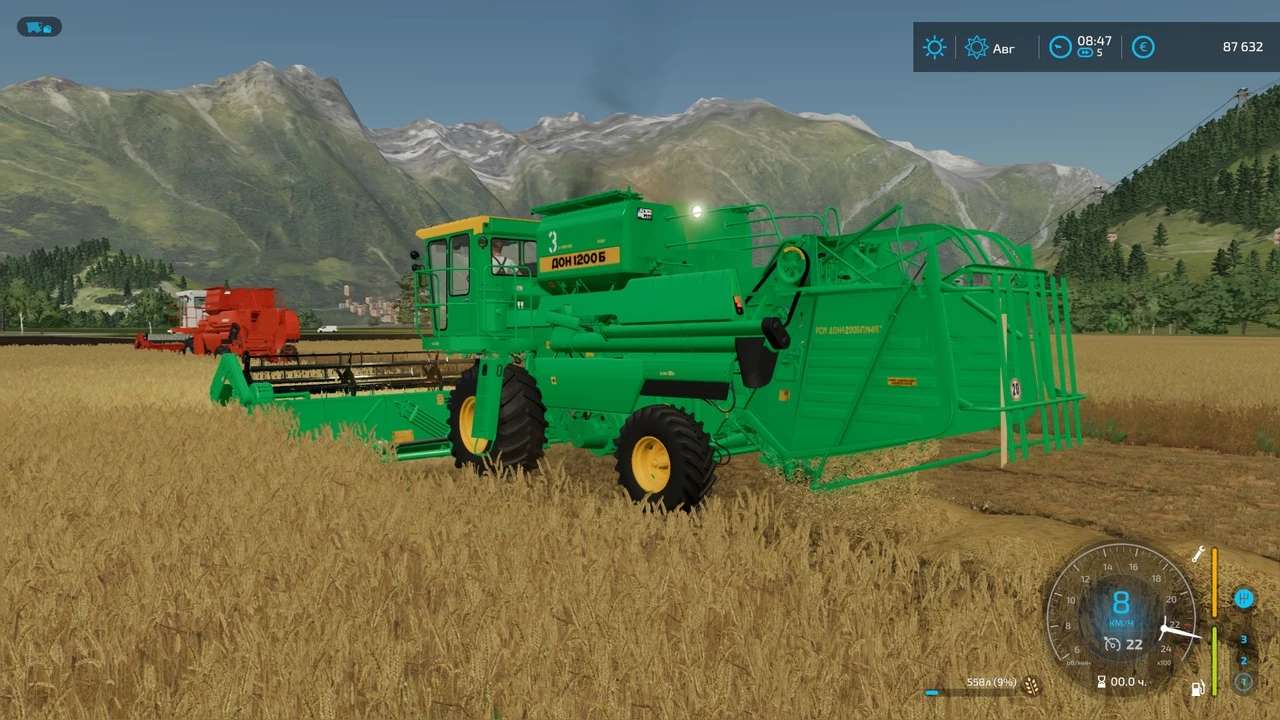This screenshot has width=1280, height=720.
Task: Click the season sun icon beside Авг
Action: [976, 47]
